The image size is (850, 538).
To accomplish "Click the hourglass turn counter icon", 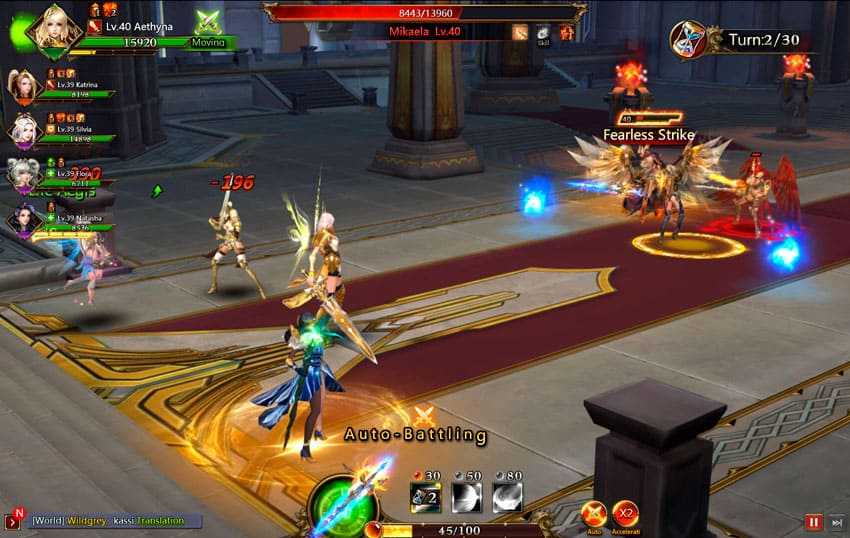I will point(688,39).
